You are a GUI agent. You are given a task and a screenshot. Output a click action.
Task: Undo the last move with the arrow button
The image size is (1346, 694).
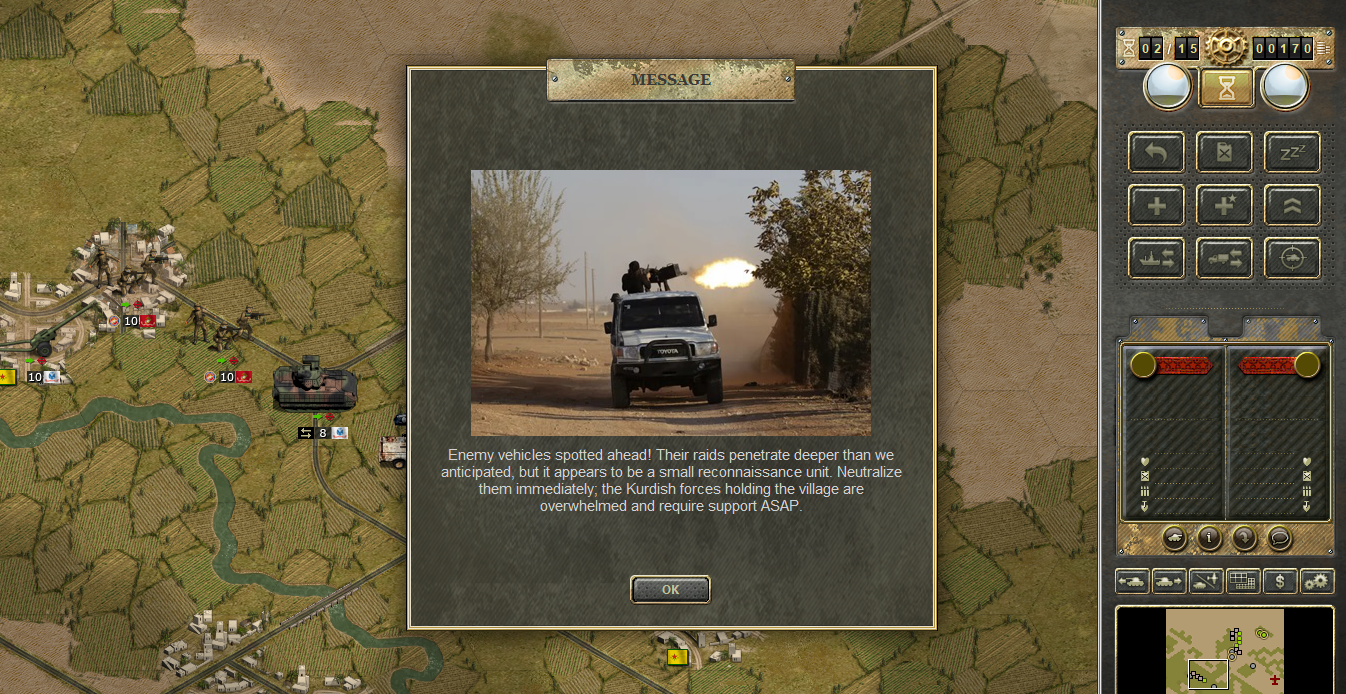pos(1156,152)
